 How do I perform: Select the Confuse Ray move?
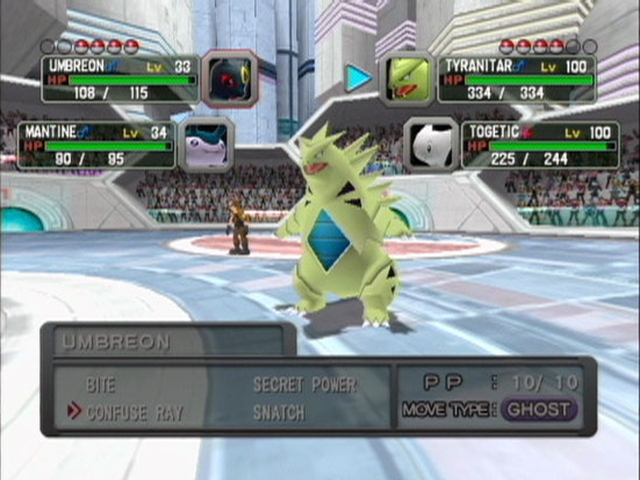(x=134, y=411)
